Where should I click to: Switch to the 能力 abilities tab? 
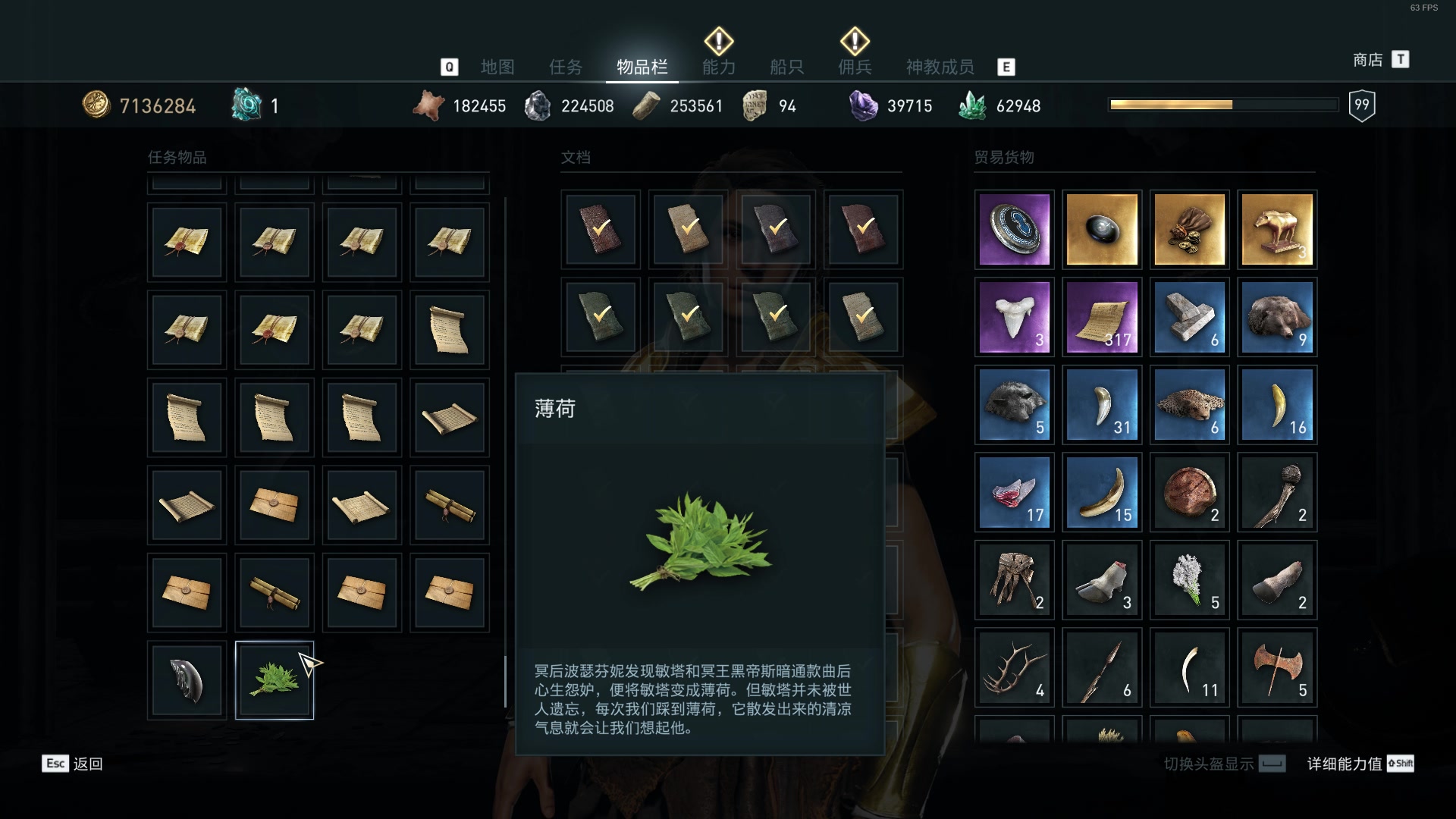point(718,67)
